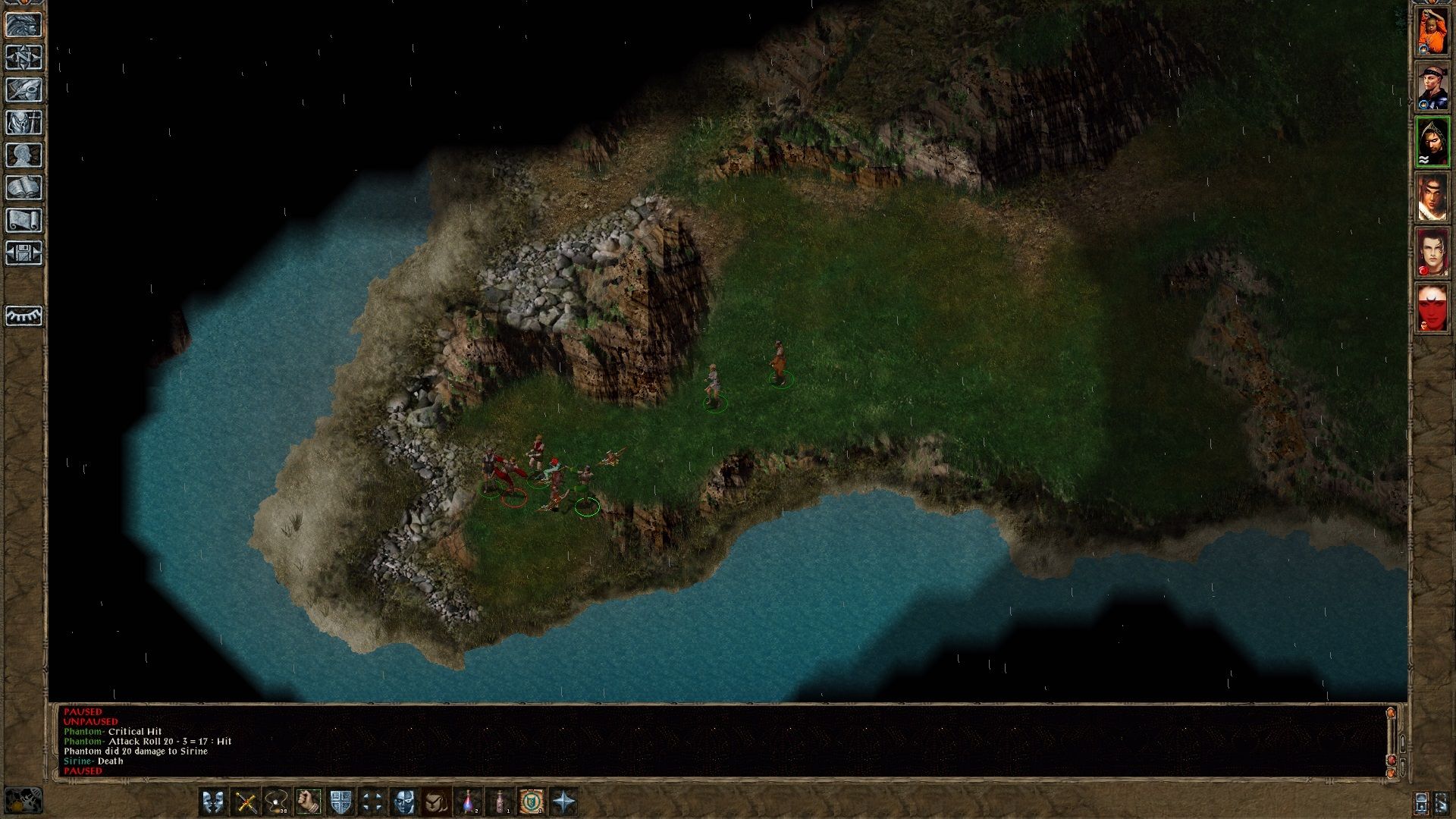Viewport: 1456px width, 819px height.
Task: Open the special abilities star button
Action: click(563, 802)
